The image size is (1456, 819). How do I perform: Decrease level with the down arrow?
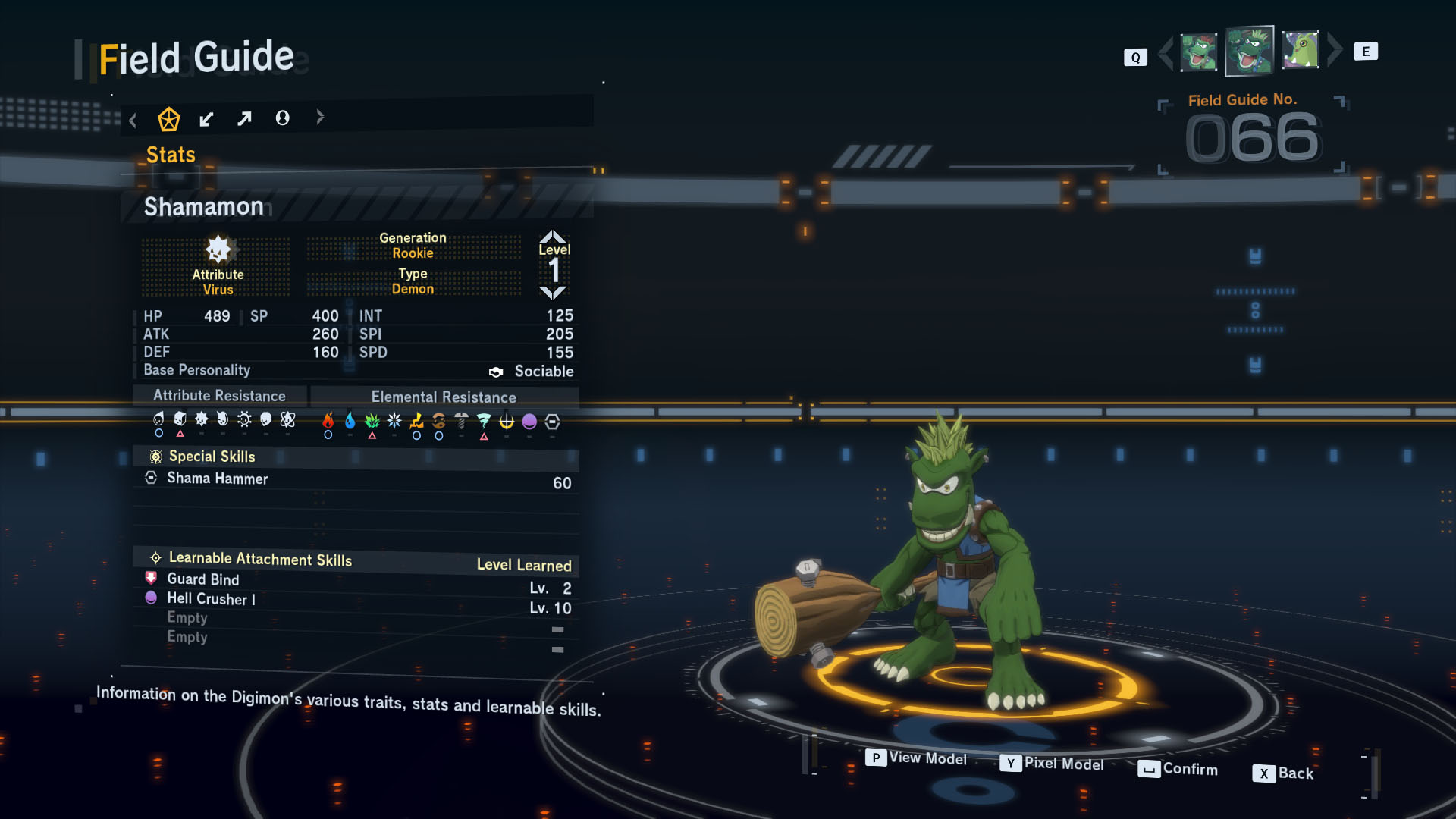click(x=553, y=293)
